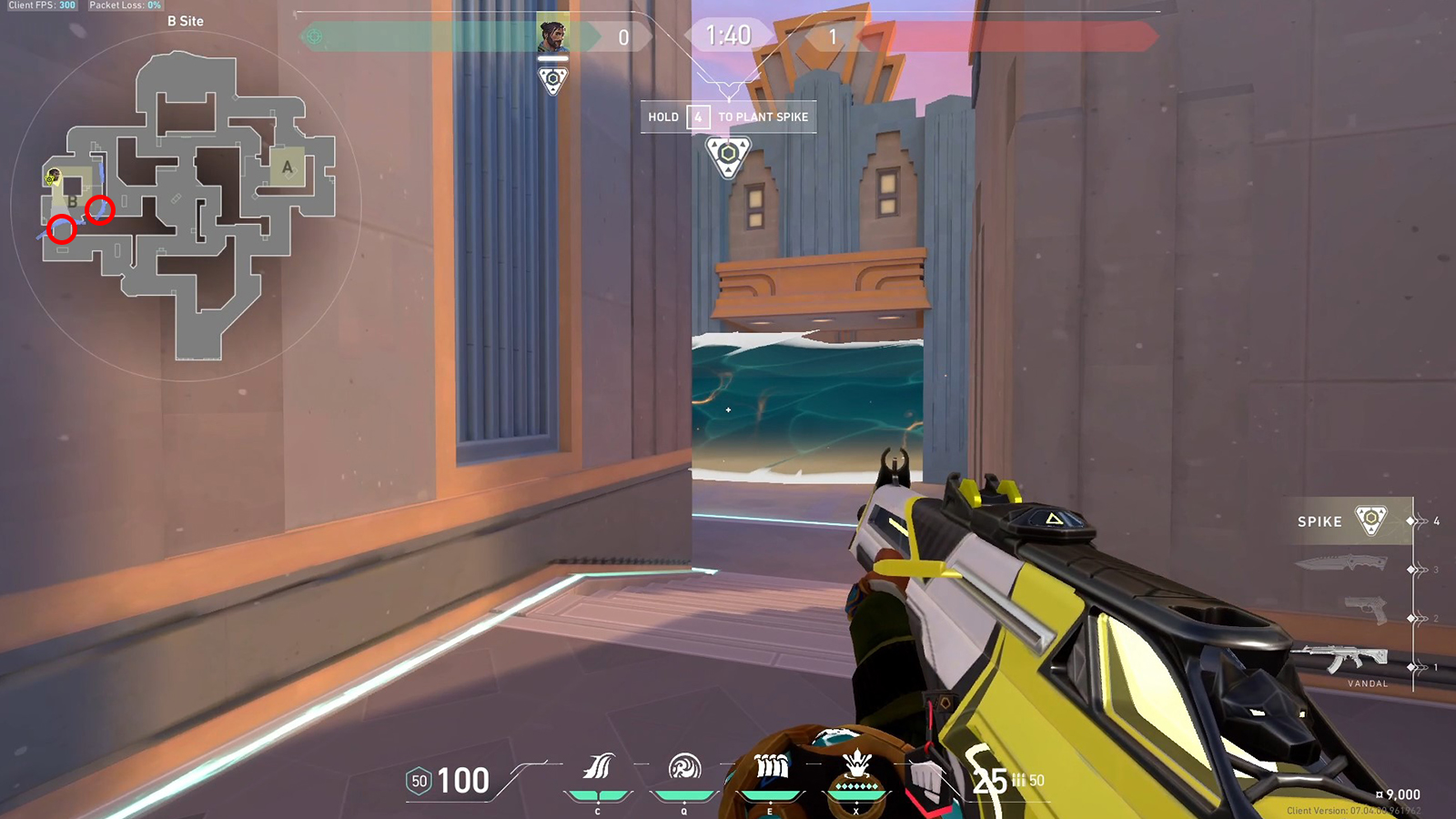Click the B site label on minimap

[x=70, y=201]
